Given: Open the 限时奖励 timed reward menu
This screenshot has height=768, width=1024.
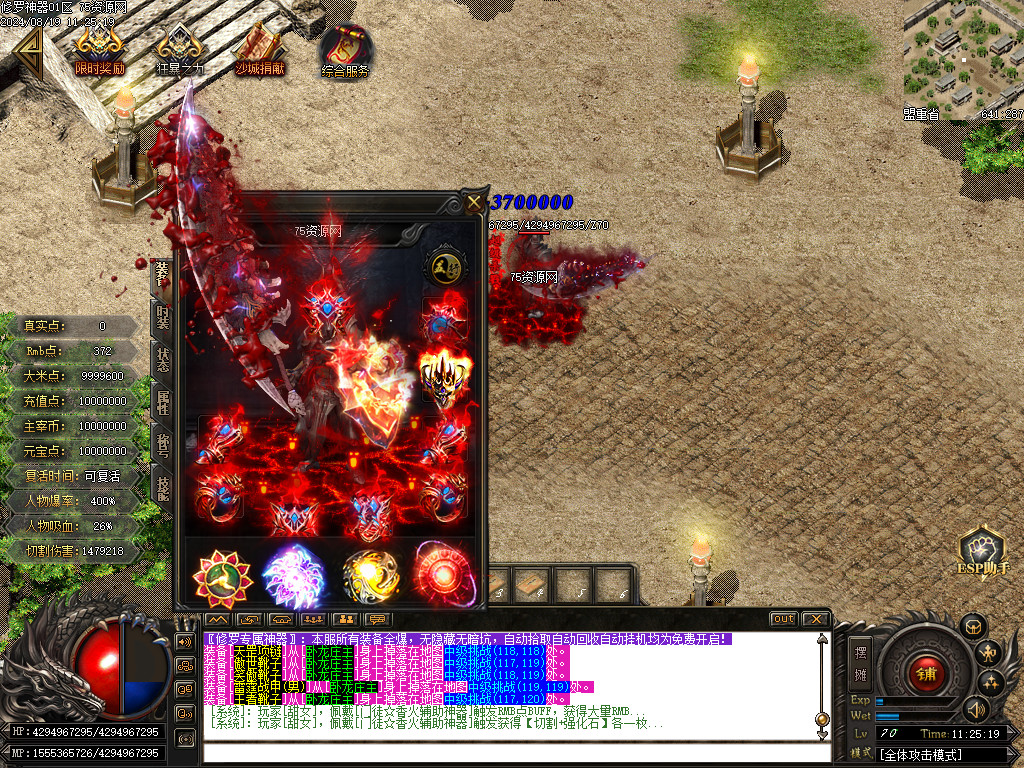Looking at the screenshot, I should pos(100,49).
